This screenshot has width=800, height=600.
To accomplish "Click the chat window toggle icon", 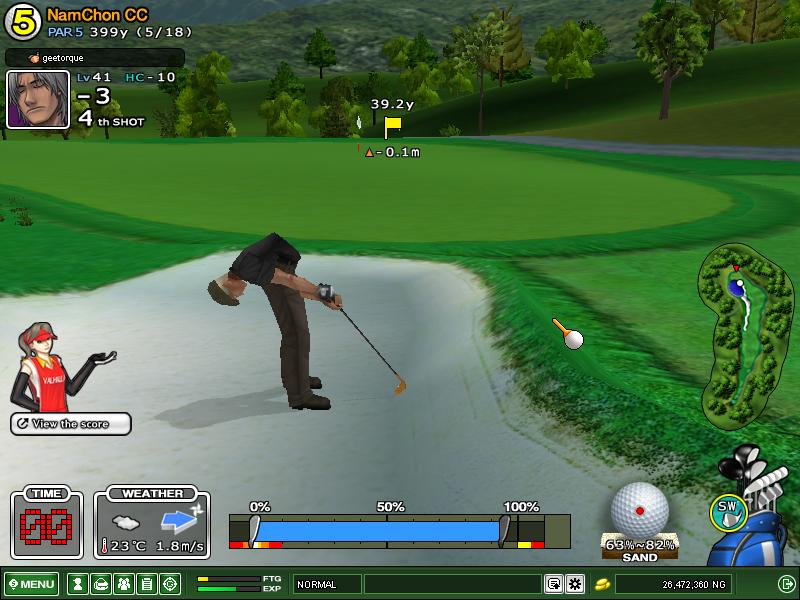I will point(553,584).
